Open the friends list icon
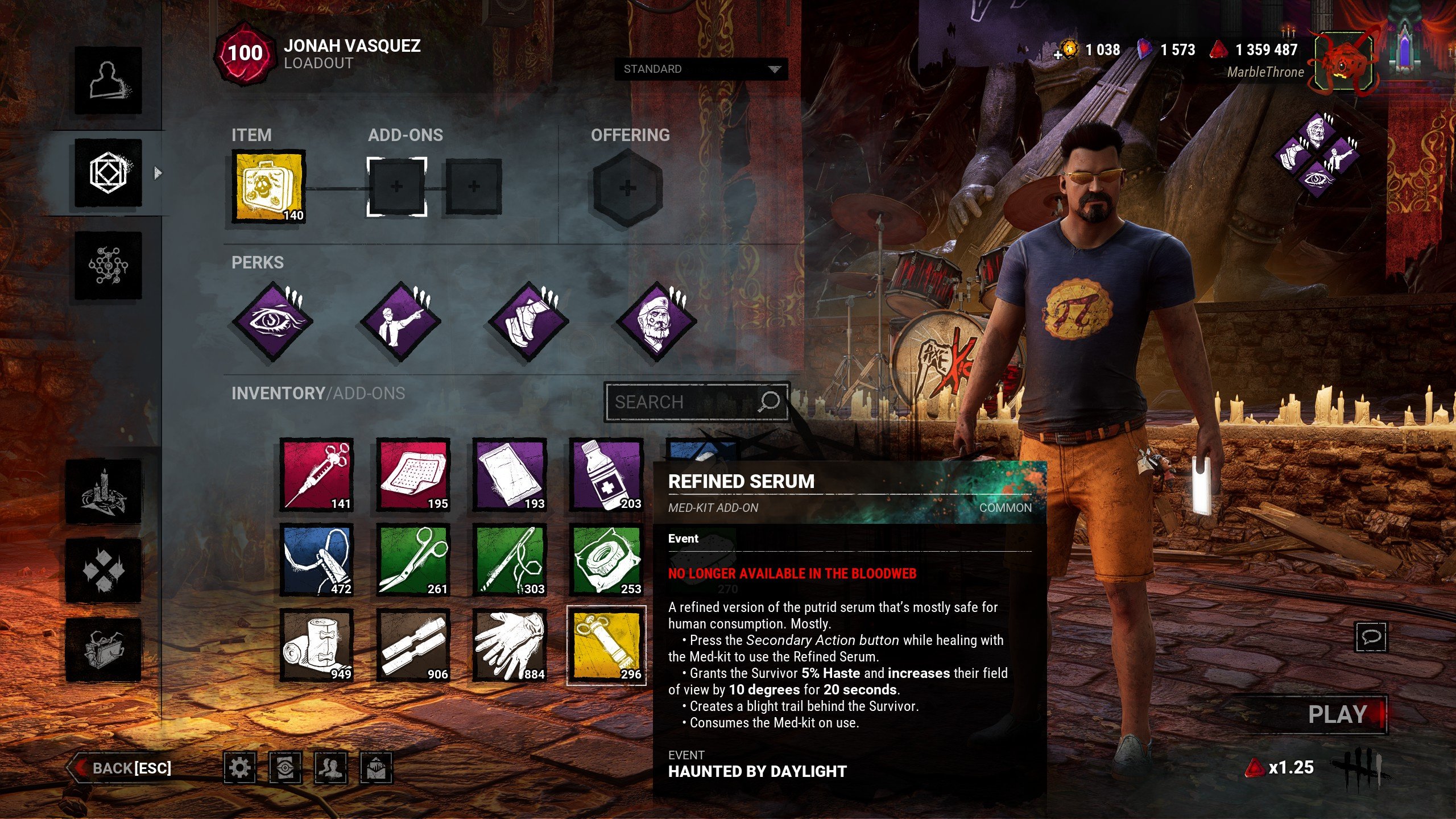The image size is (1456, 819). click(x=330, y=768)
